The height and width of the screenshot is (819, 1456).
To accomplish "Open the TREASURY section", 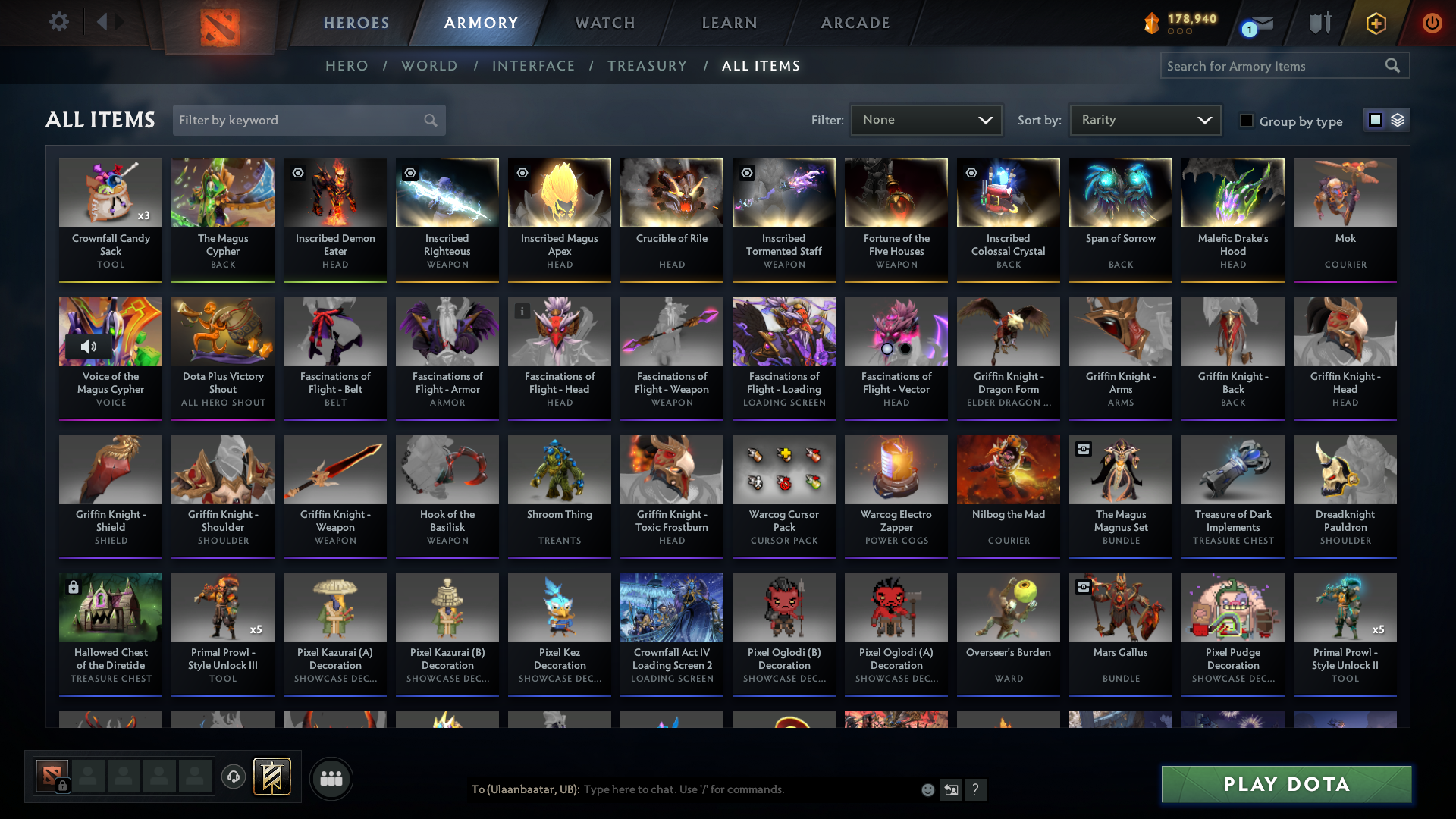I will tap(647, 66).
